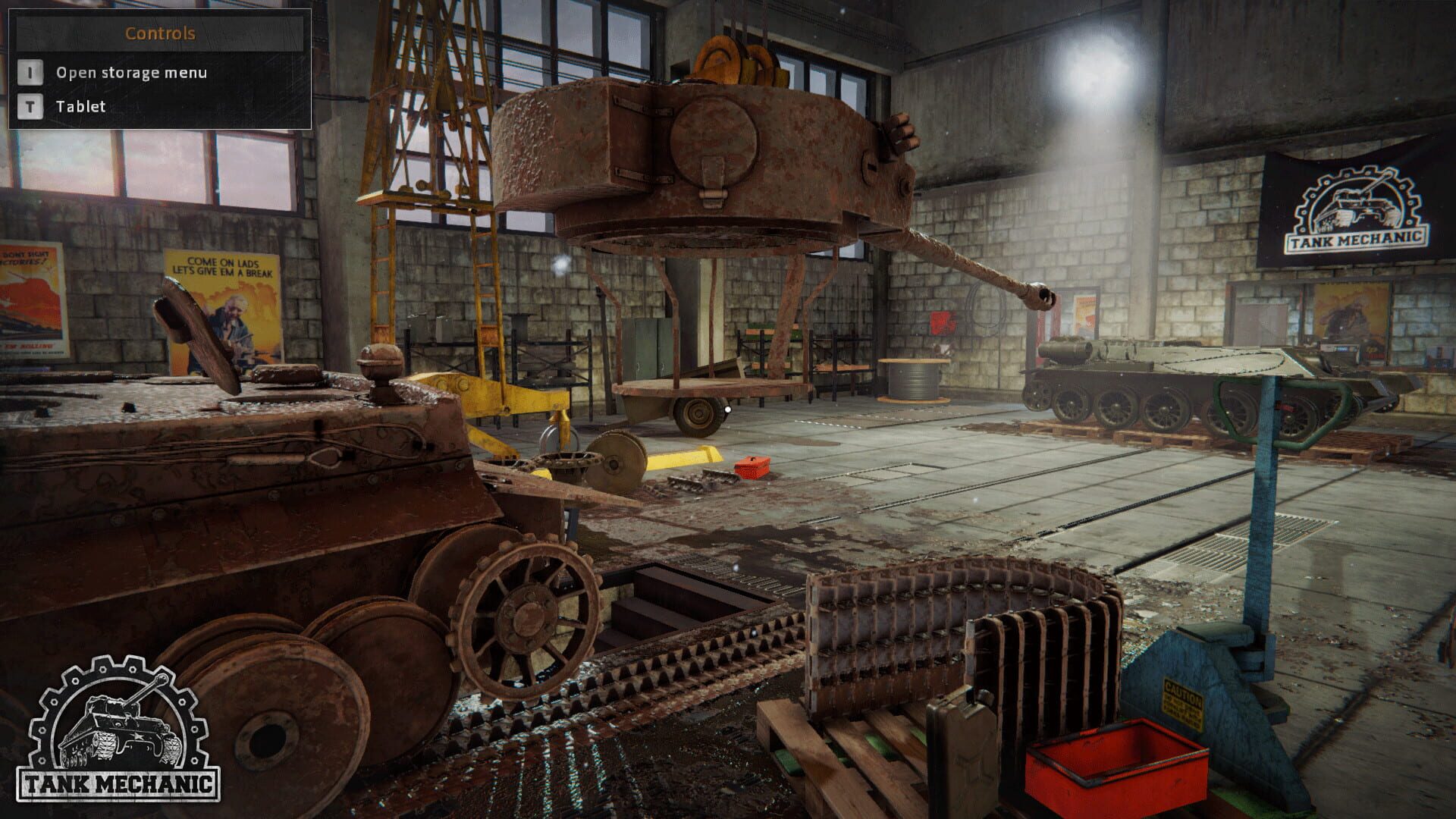Click the crosshair dot in screen center
Screen dimensions: 1456x819
pyautogui.click(x=727, y=409)
